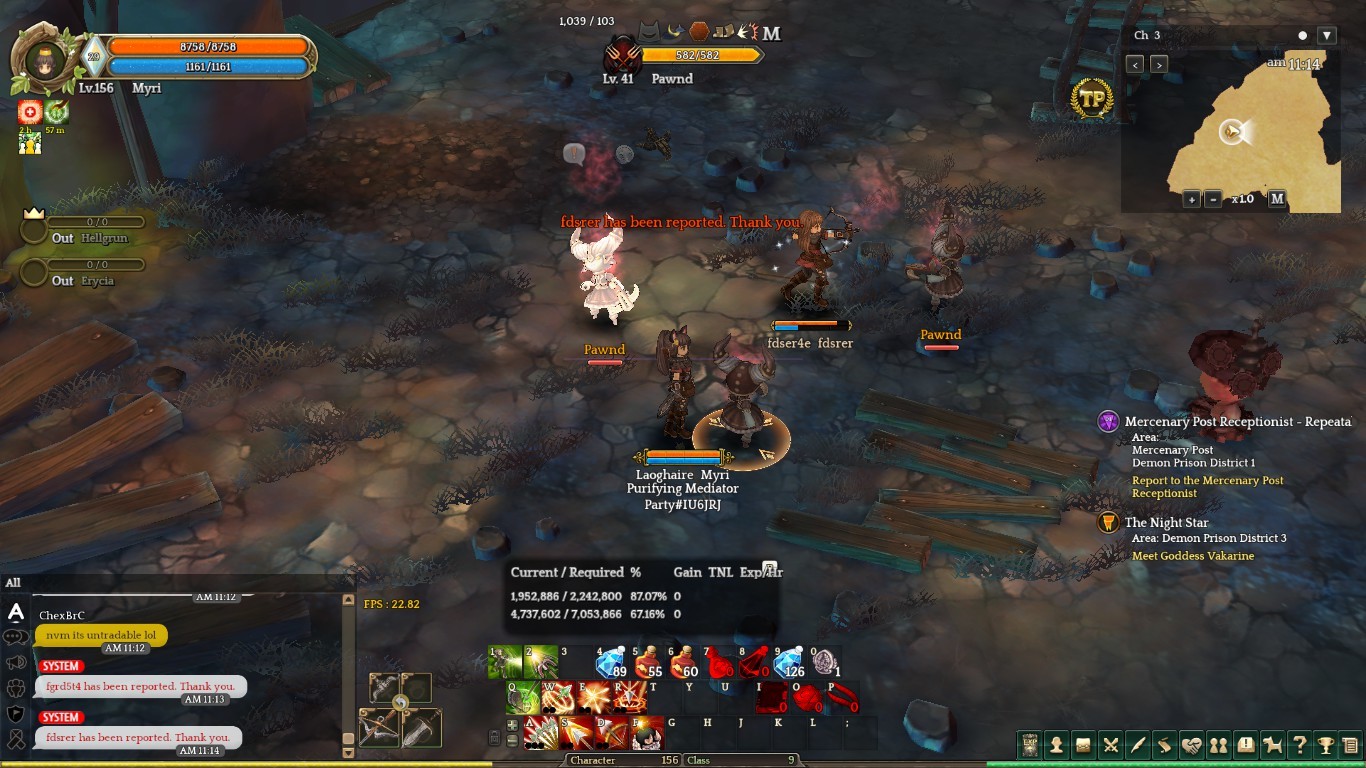Select the Mercenary Post Receptionist quest entry

tap(1236, 422)
